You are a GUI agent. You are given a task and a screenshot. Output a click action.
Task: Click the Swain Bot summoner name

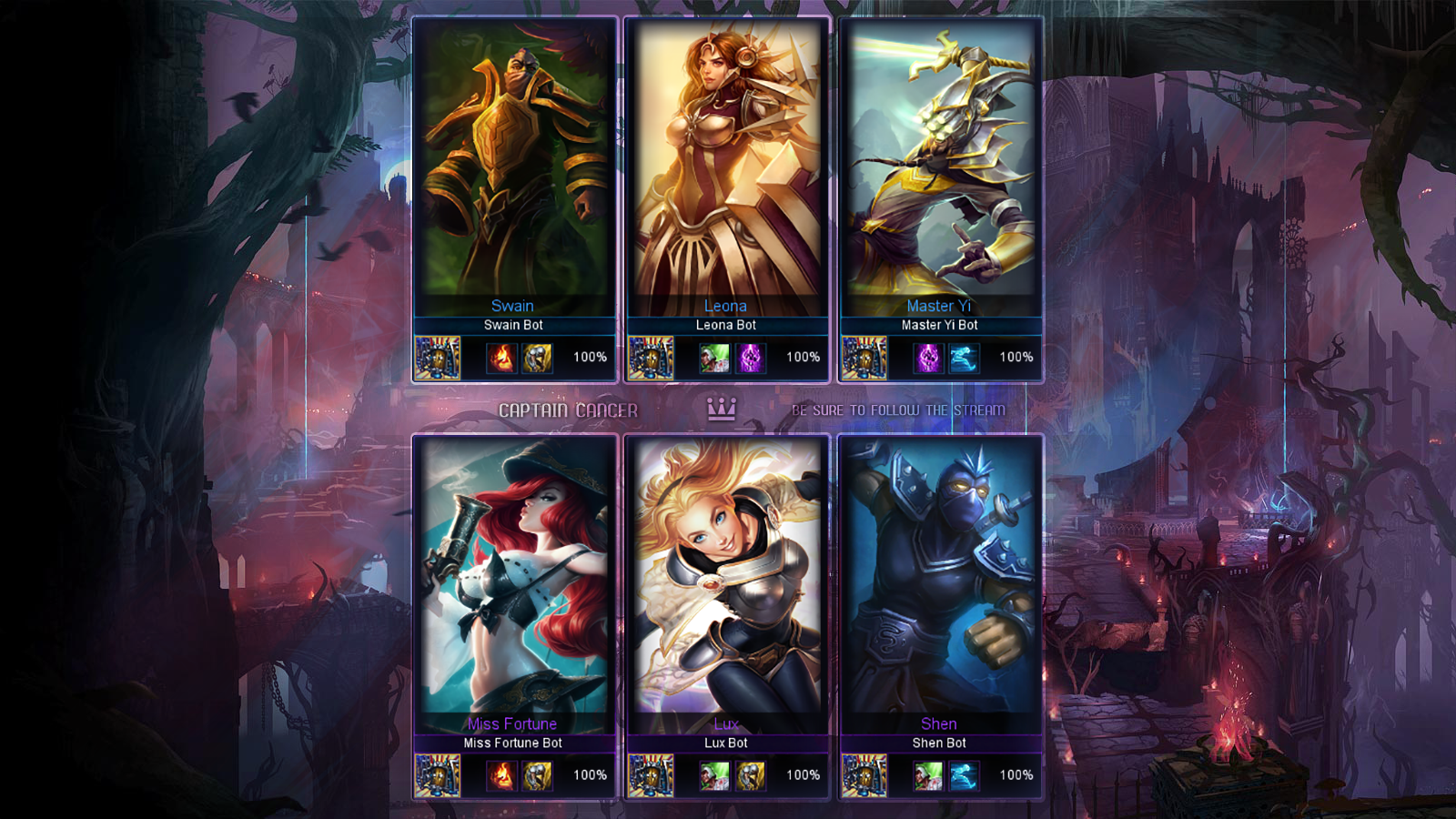click(512, 325)
